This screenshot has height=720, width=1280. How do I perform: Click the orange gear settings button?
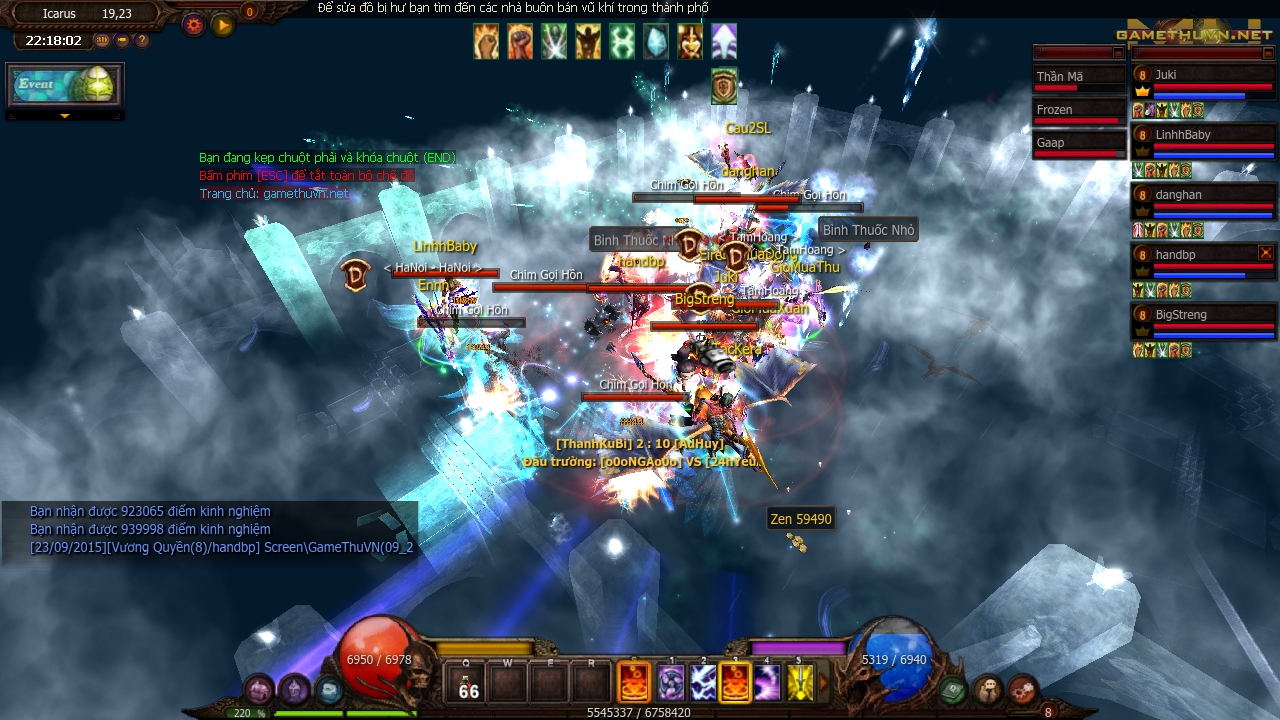pyautogui.click(x=193, y=25)
